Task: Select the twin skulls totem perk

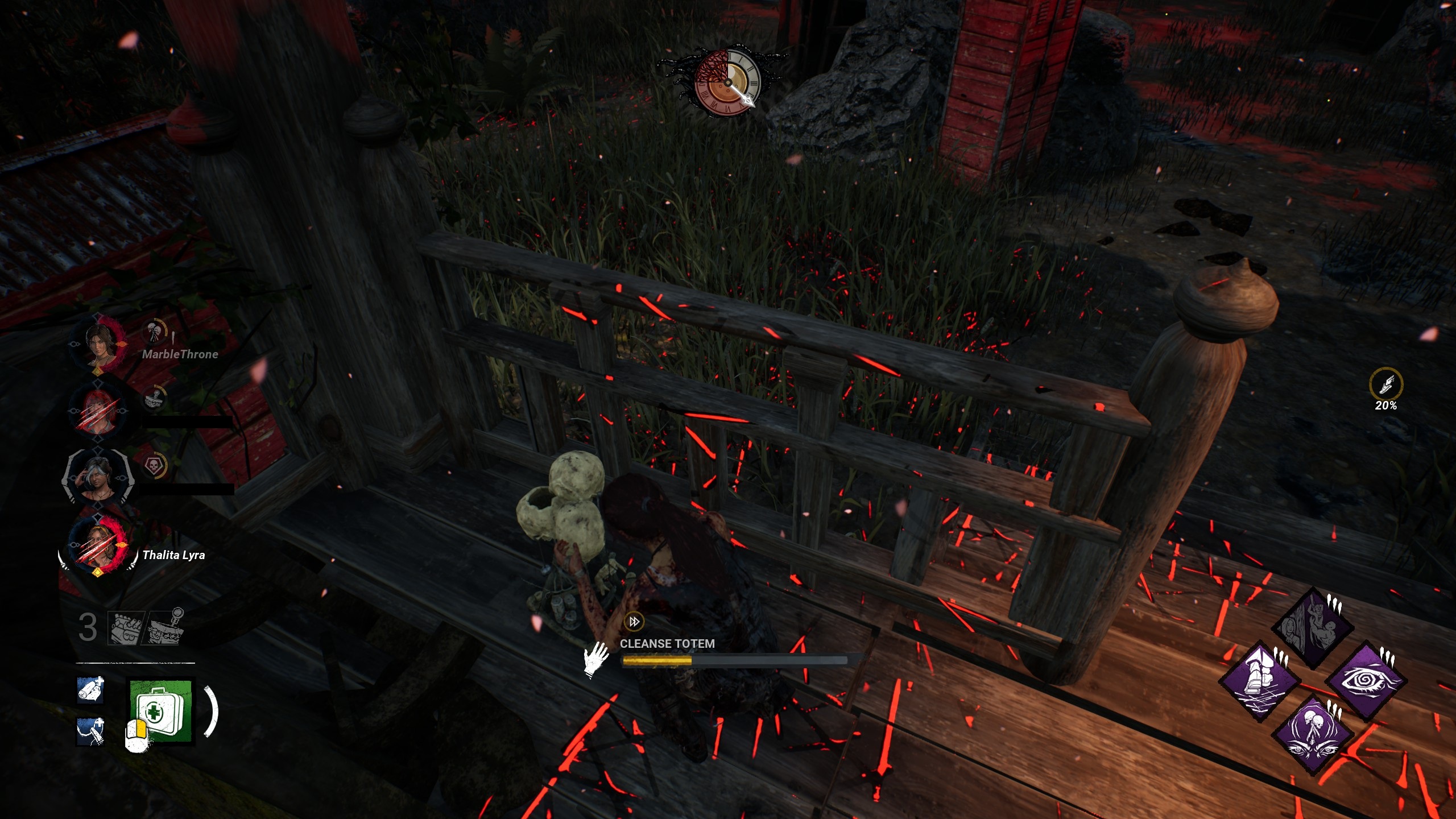Action: tap(1313, 734)
